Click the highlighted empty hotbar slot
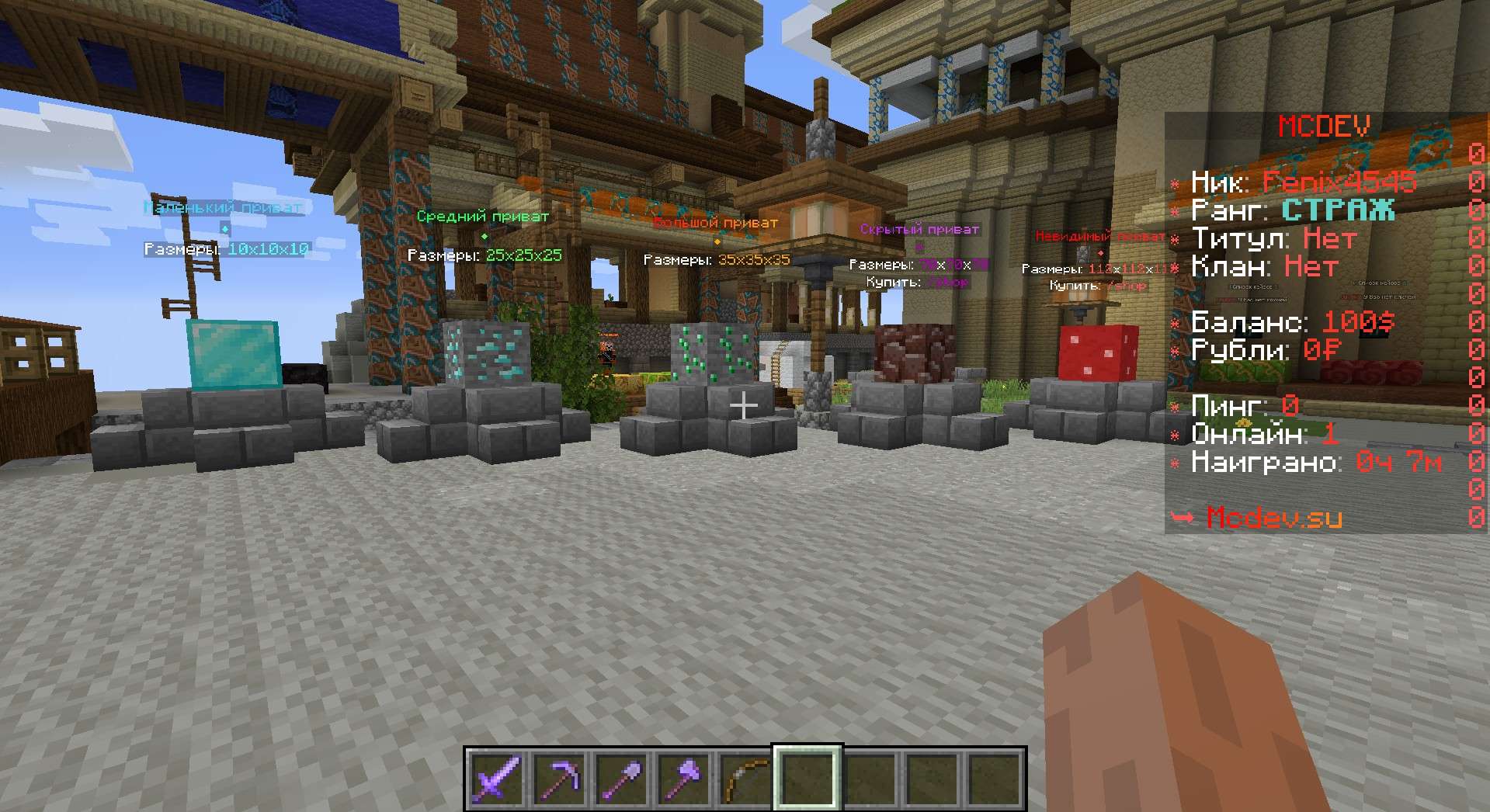The image size is (1490, 812). pyautogui.click(x=808, y=779)
